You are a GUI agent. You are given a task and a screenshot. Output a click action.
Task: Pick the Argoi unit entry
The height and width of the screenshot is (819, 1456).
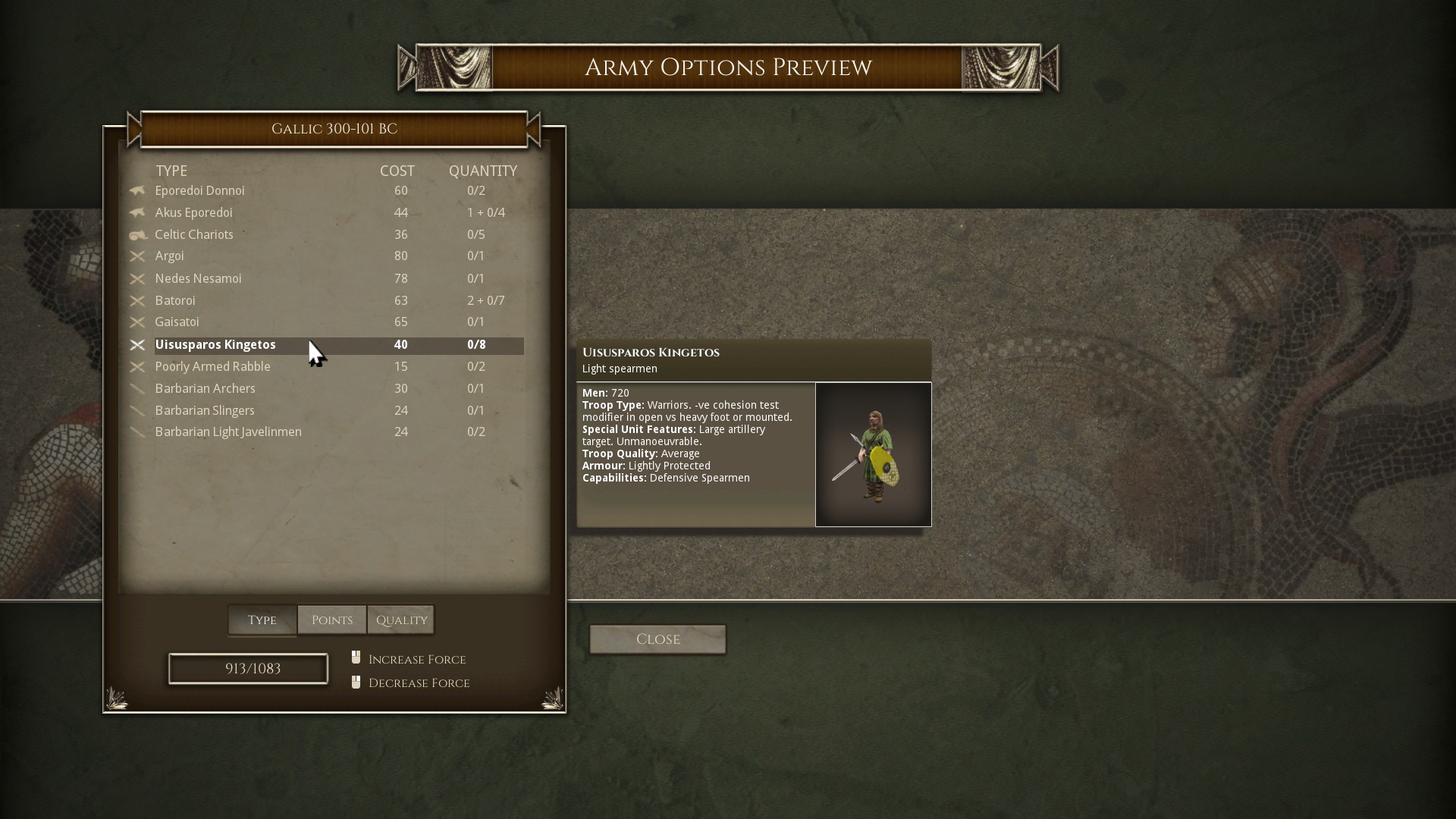[170, 256]
